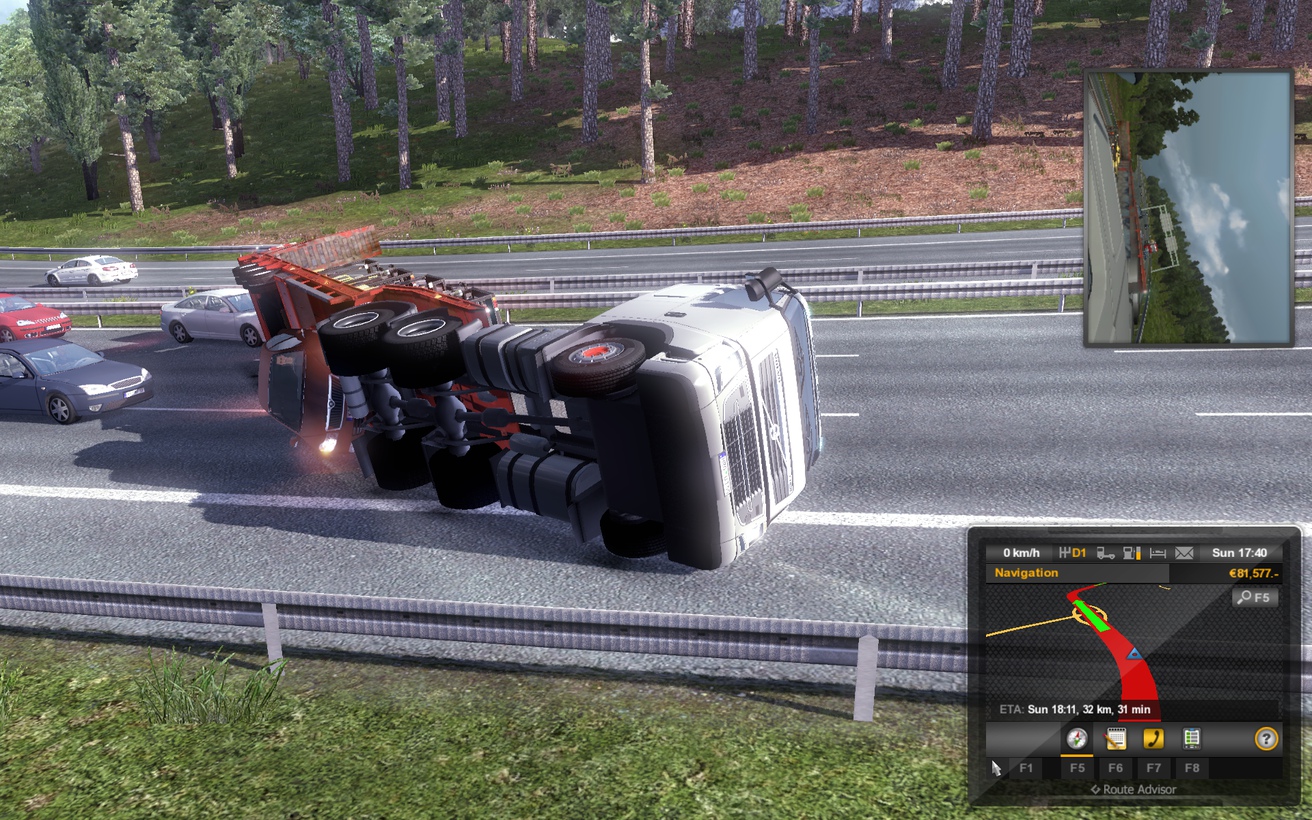Click the fuel pump gauge icon
The image size is (1312, 820).
(1132, 553)
